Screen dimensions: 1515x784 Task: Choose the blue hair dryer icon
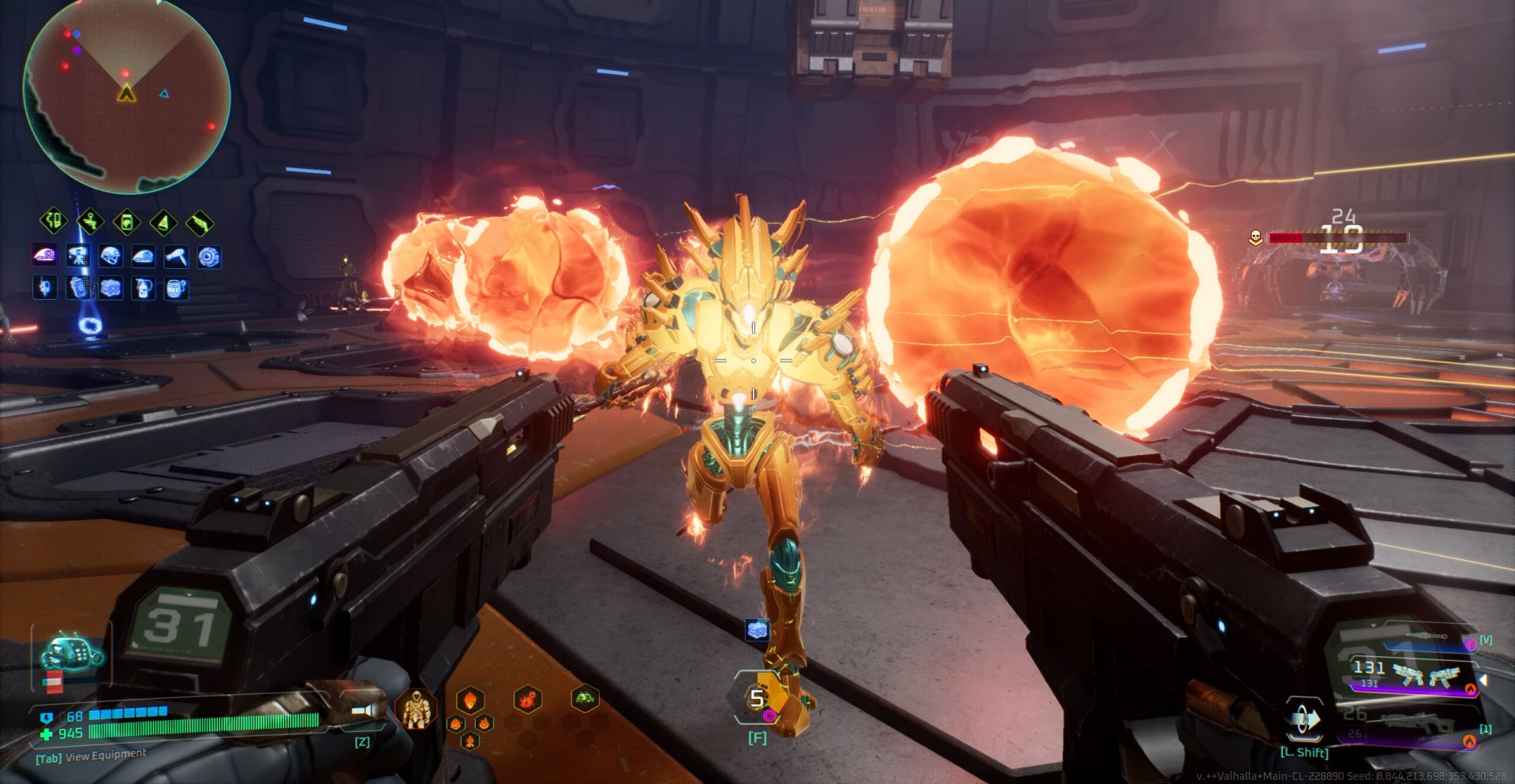[176, 256]
